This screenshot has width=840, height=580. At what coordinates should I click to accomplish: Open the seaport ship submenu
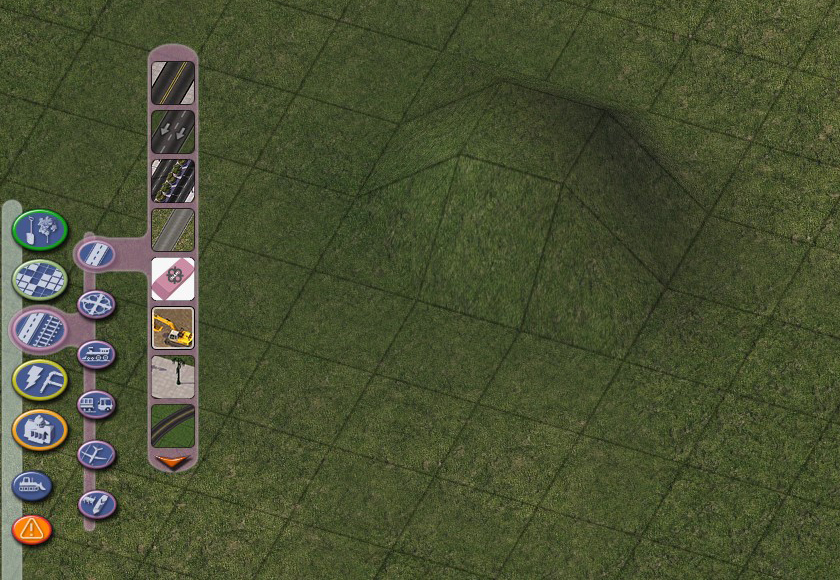96,504
